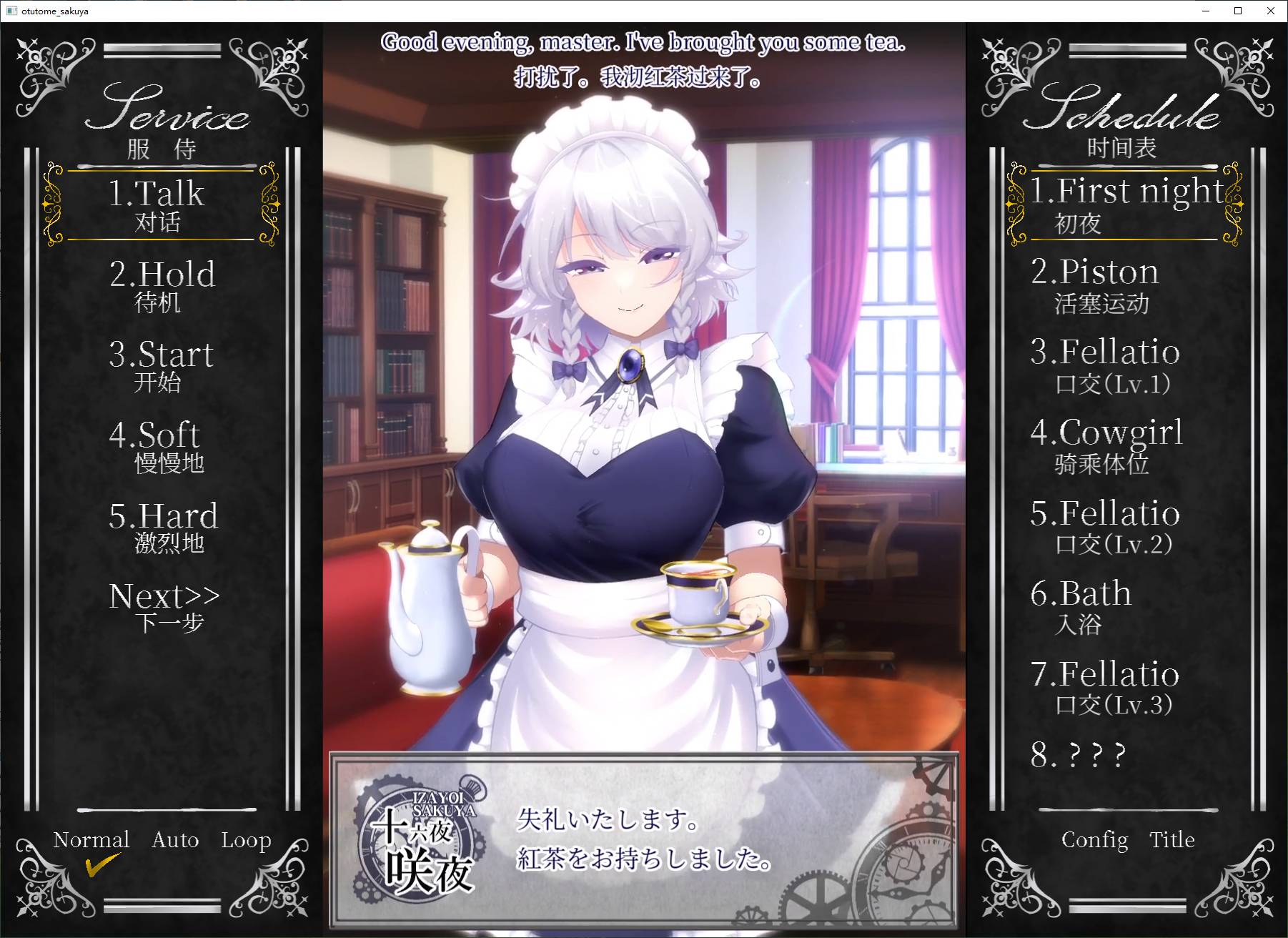
Task: Switch playback mode to Normal
Action: pos(91,840)
